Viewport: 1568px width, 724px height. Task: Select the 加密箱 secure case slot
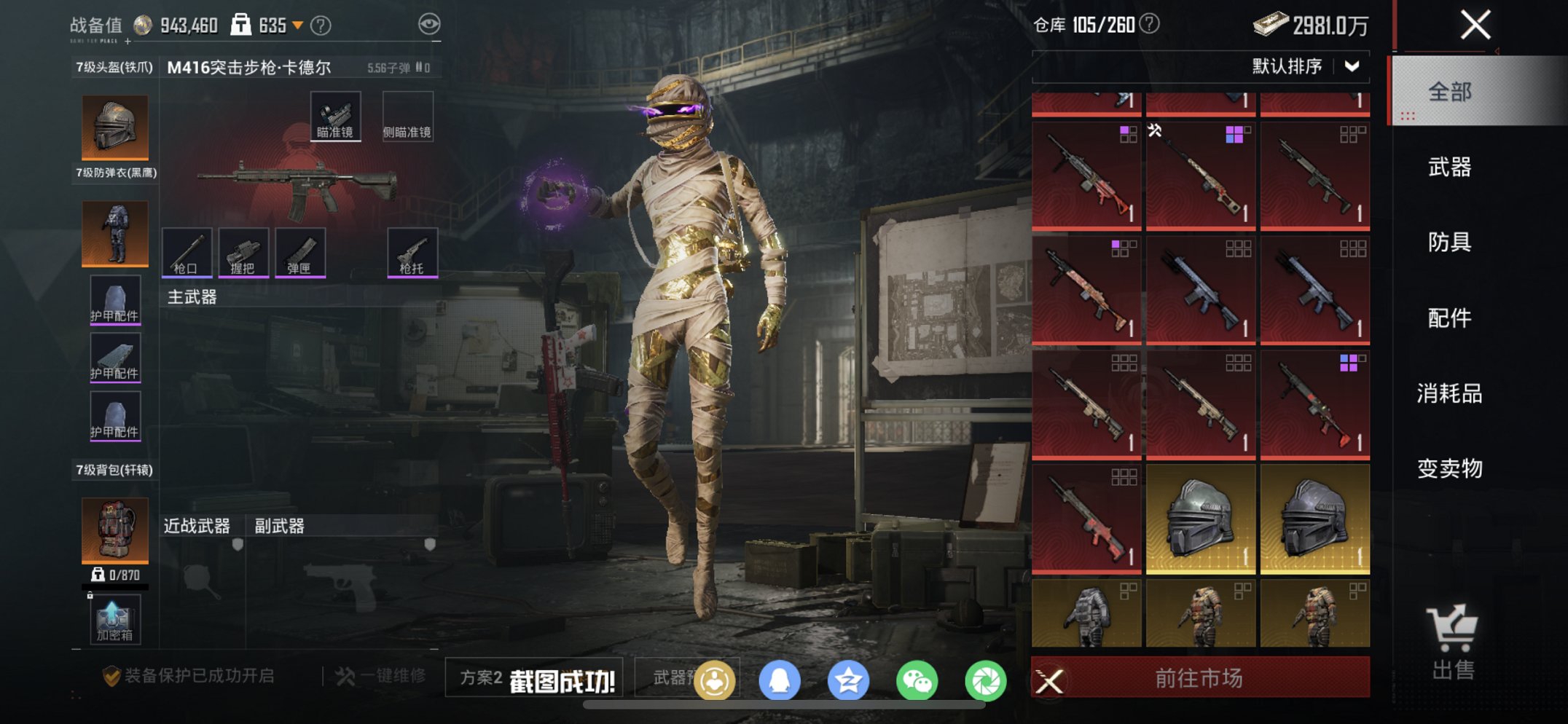point(115,620)
